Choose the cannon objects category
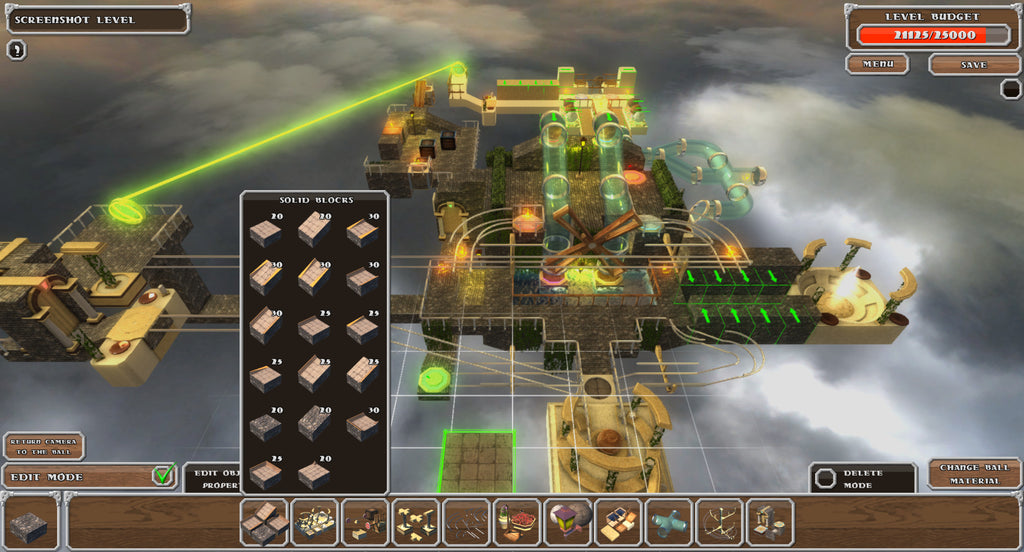This screenshot has width=1024, height=552. click(366, 521)
